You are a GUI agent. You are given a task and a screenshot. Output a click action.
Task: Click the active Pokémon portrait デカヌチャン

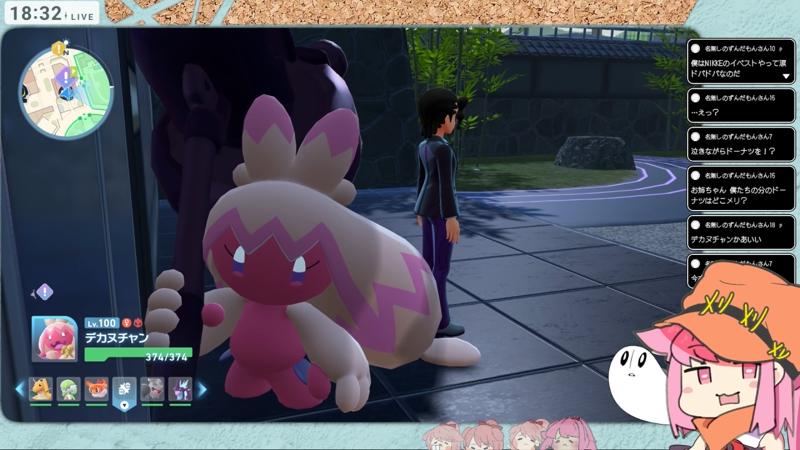pyautogui.click(x=55, y=340)
